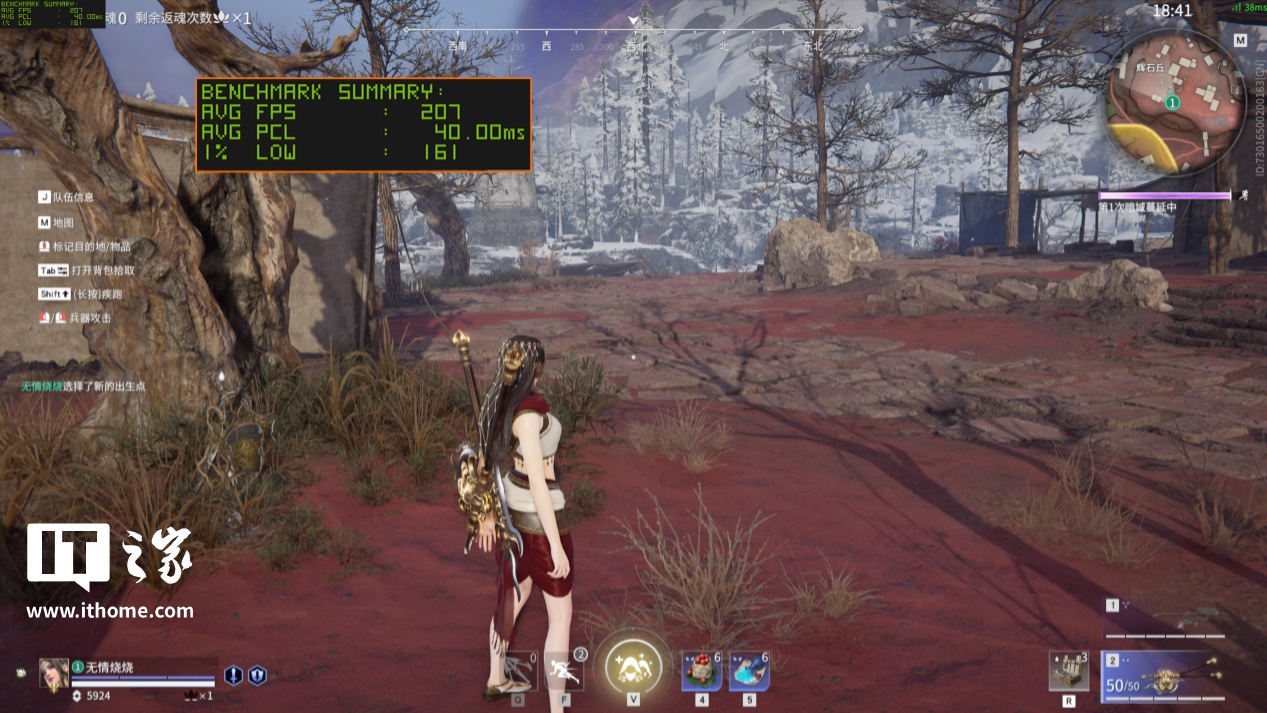Screen dimensions: 1267x713
Task: Click the shield buff icon
Action: [x=257, y=675]
